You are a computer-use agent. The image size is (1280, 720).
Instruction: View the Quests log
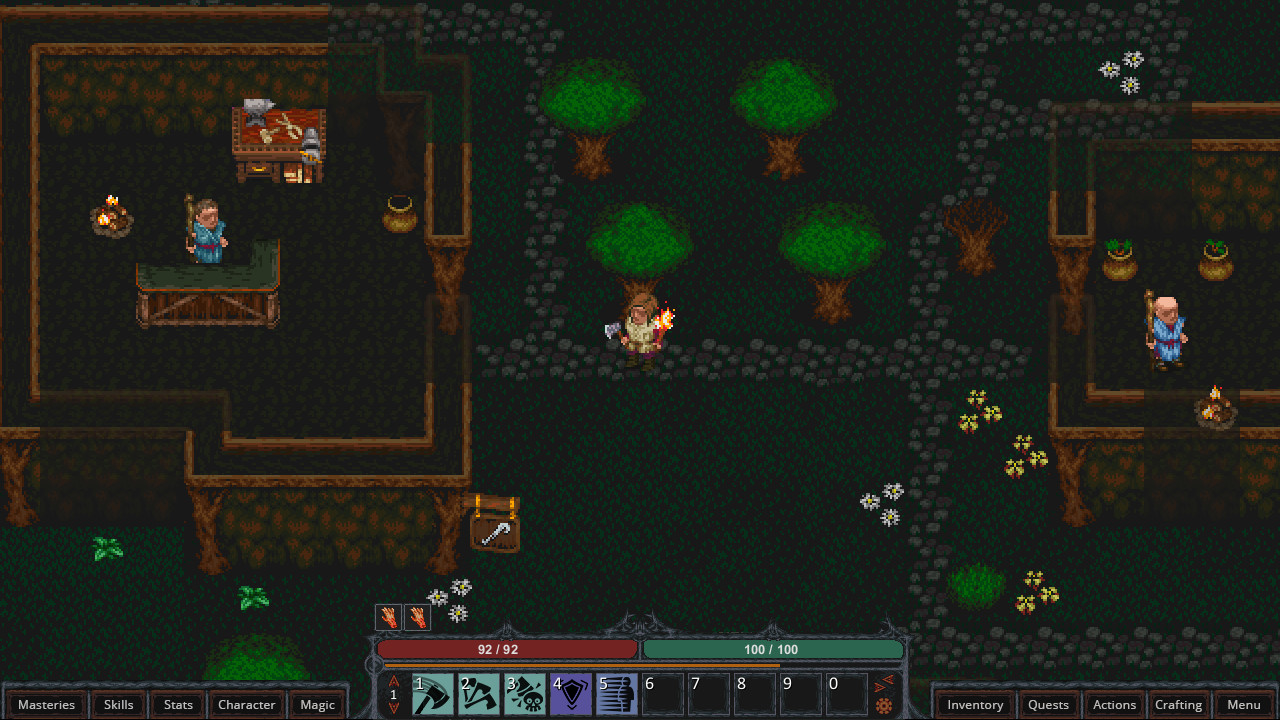(1048, 704)
